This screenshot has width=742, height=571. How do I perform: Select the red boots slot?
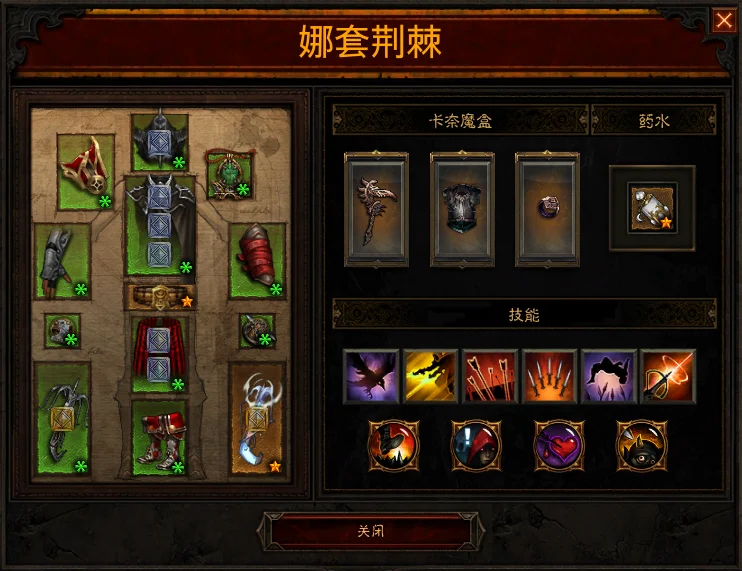[x=160, y=437]
